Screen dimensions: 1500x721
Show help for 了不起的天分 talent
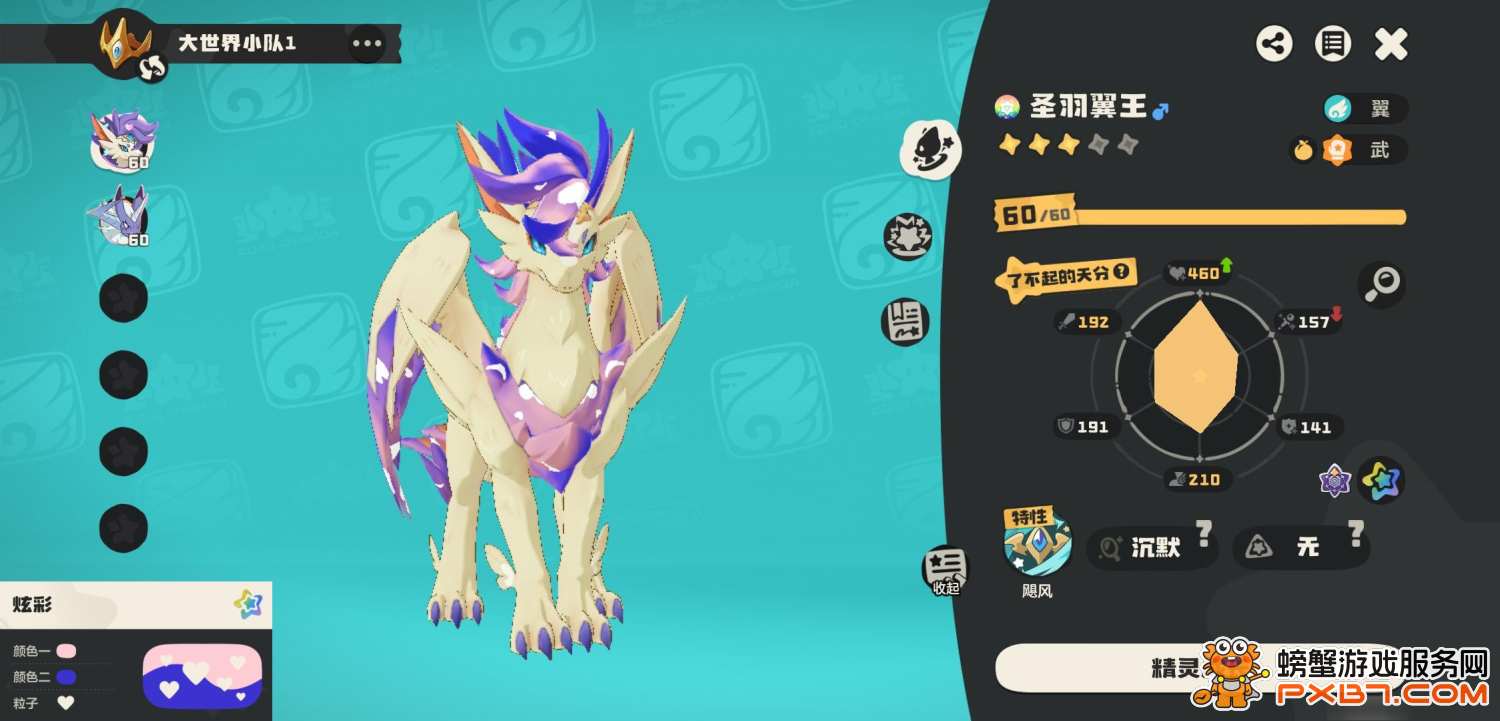[1122, 271]
